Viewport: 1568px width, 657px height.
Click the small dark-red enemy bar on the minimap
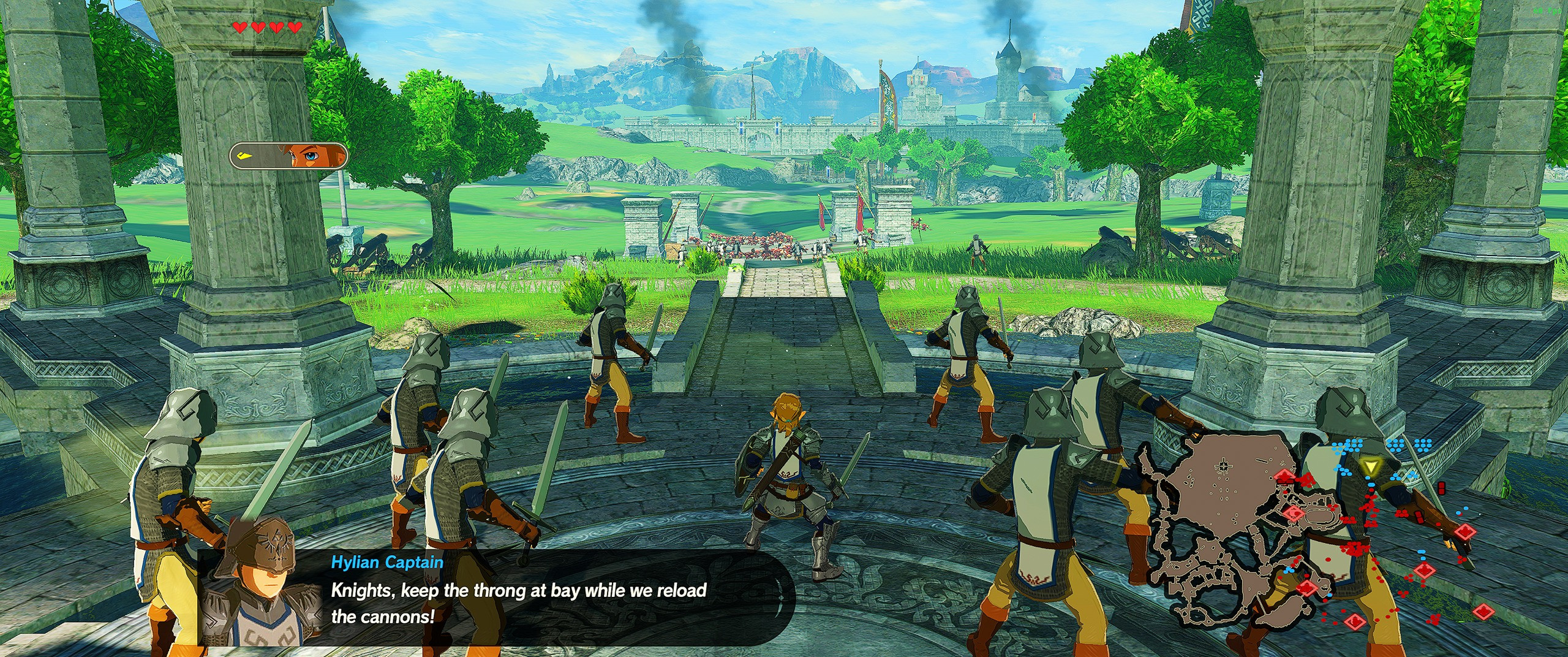1441,488
